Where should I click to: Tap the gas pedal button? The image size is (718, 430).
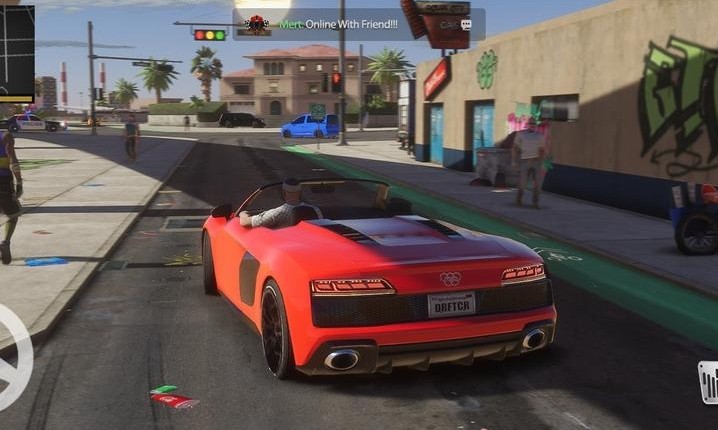pos(708,382)
